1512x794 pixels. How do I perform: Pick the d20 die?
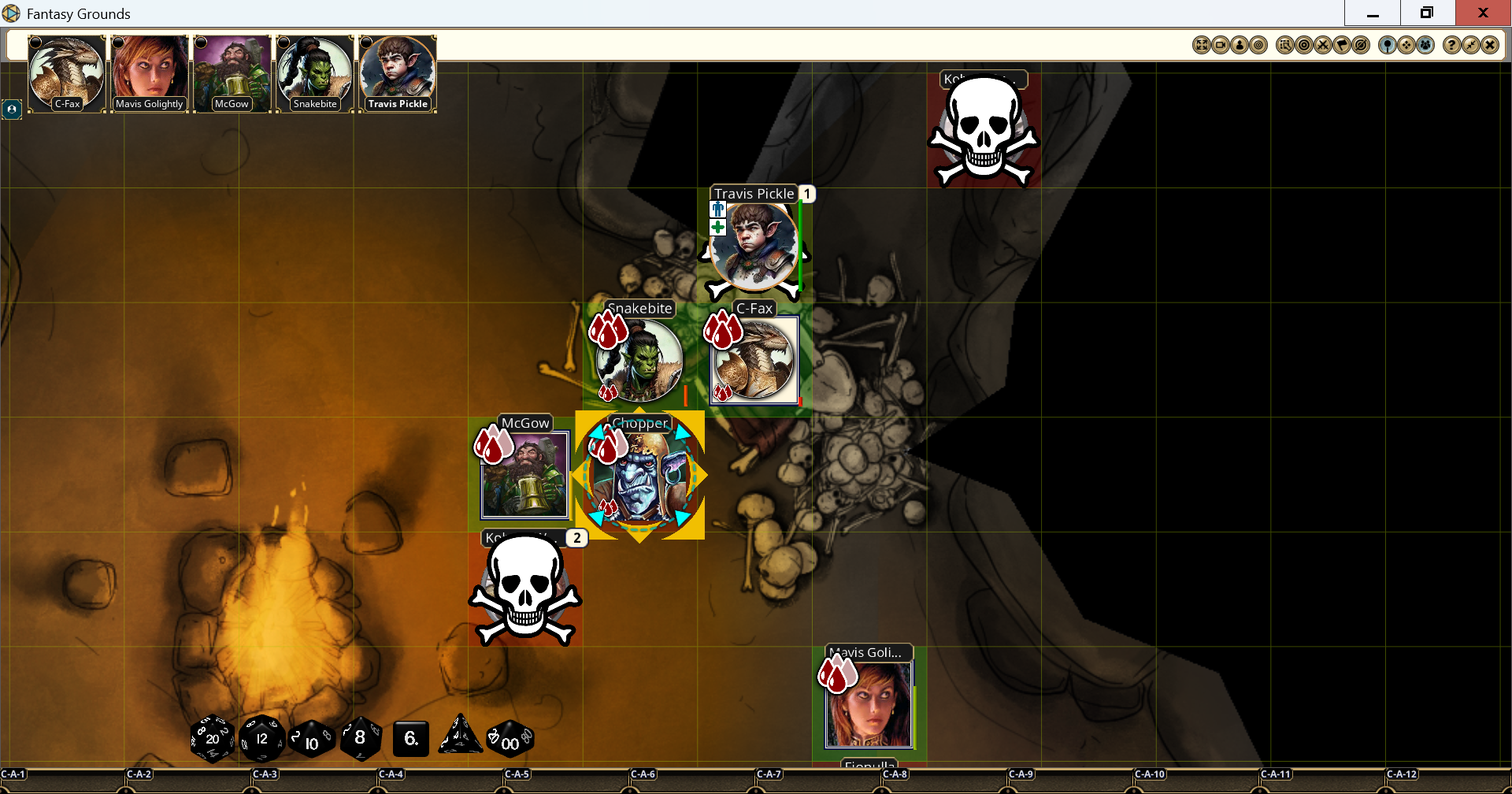tap(213, 739)
